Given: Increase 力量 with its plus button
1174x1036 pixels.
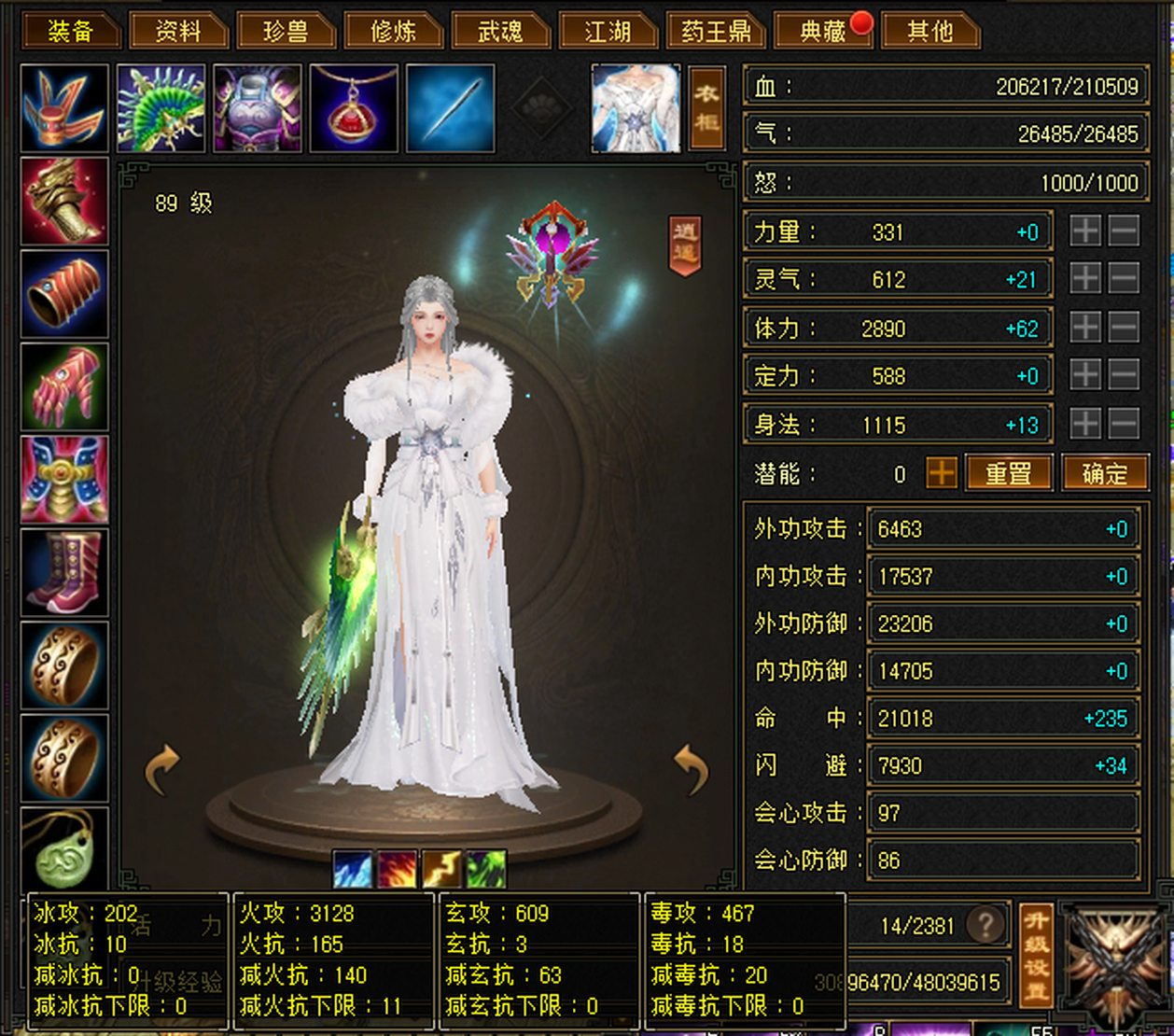Looking at the screenshot, I should [x=1085, y=231].
